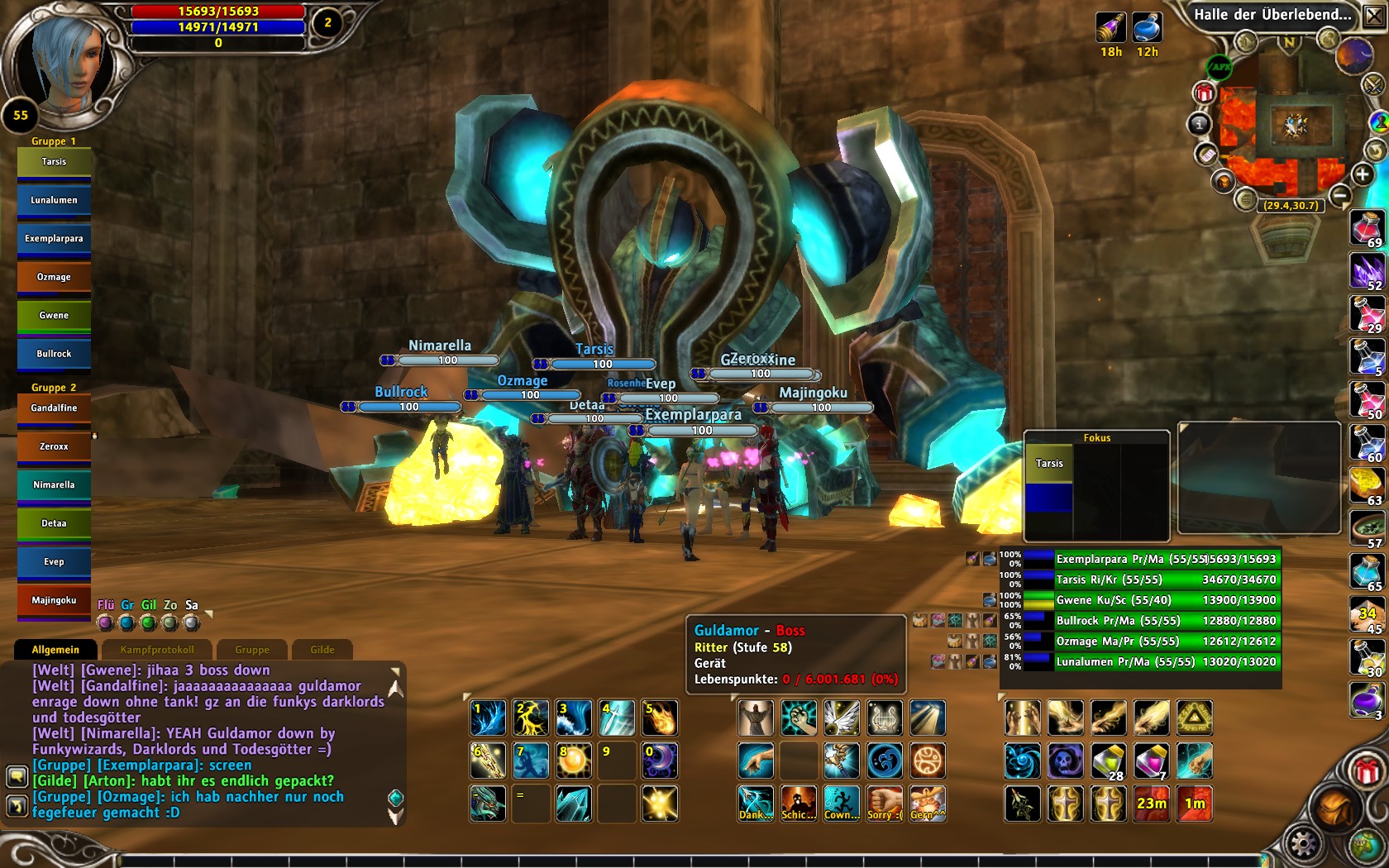Use the angel wings skill
Screen dimensions: 1389x868
coord(841,718)
